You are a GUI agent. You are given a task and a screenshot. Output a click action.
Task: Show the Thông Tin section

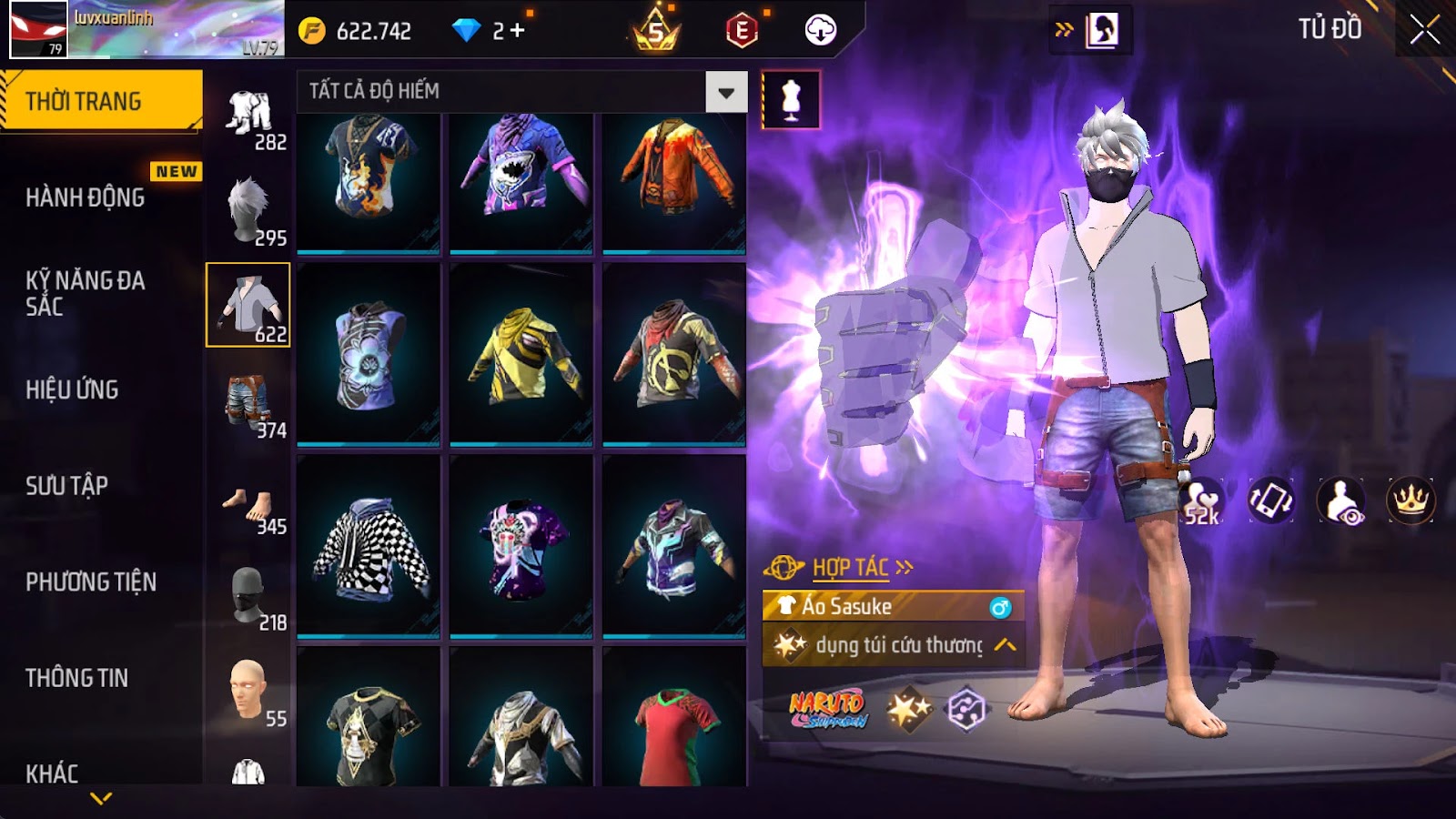click(76, 678)
